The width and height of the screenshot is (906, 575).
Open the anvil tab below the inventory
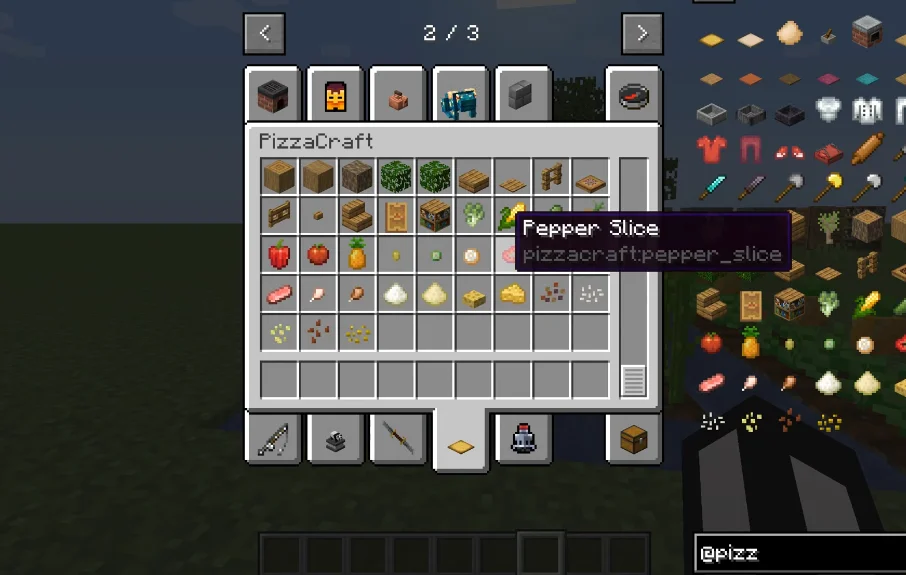coord(335,438)
